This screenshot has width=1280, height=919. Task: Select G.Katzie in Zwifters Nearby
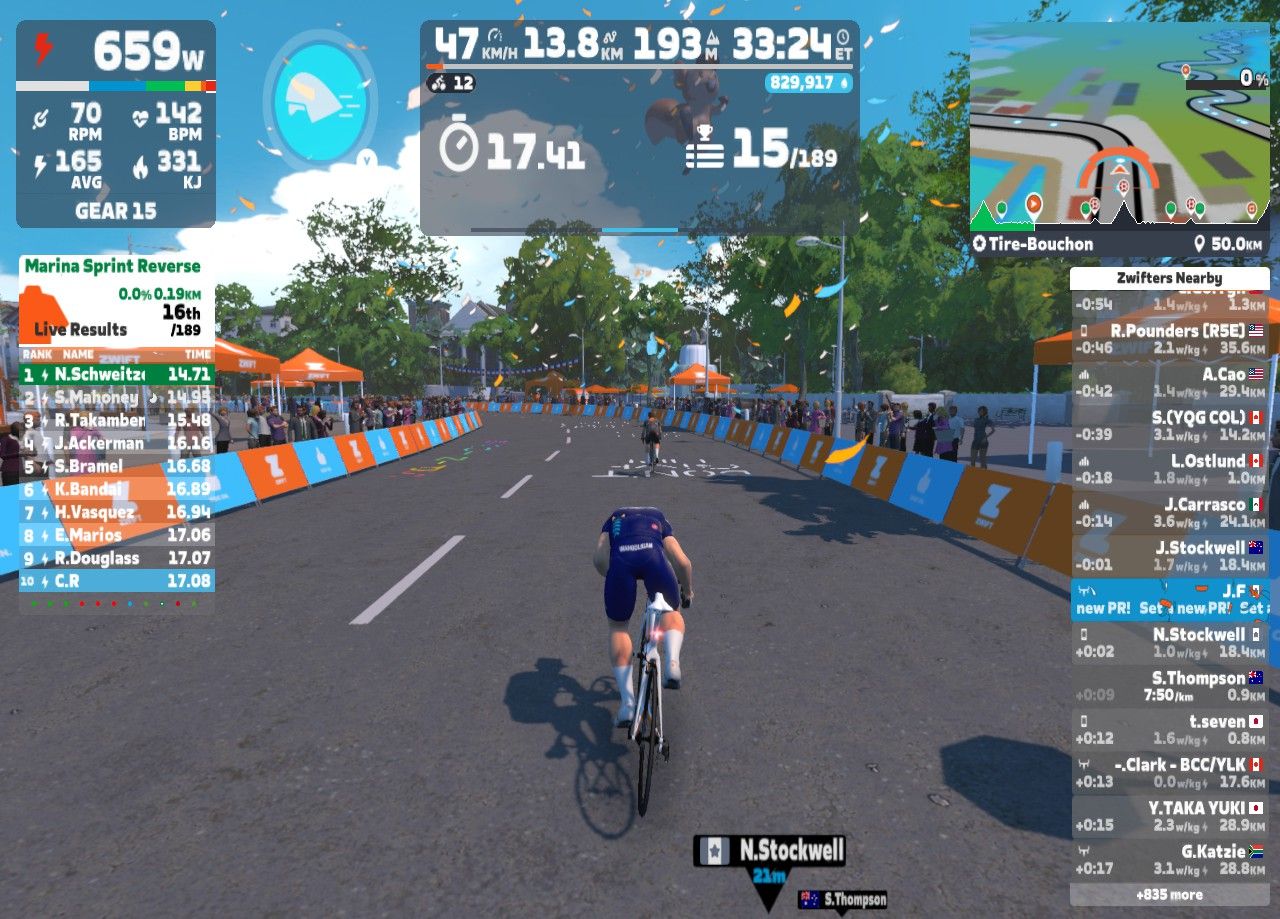coord(1169,859)
